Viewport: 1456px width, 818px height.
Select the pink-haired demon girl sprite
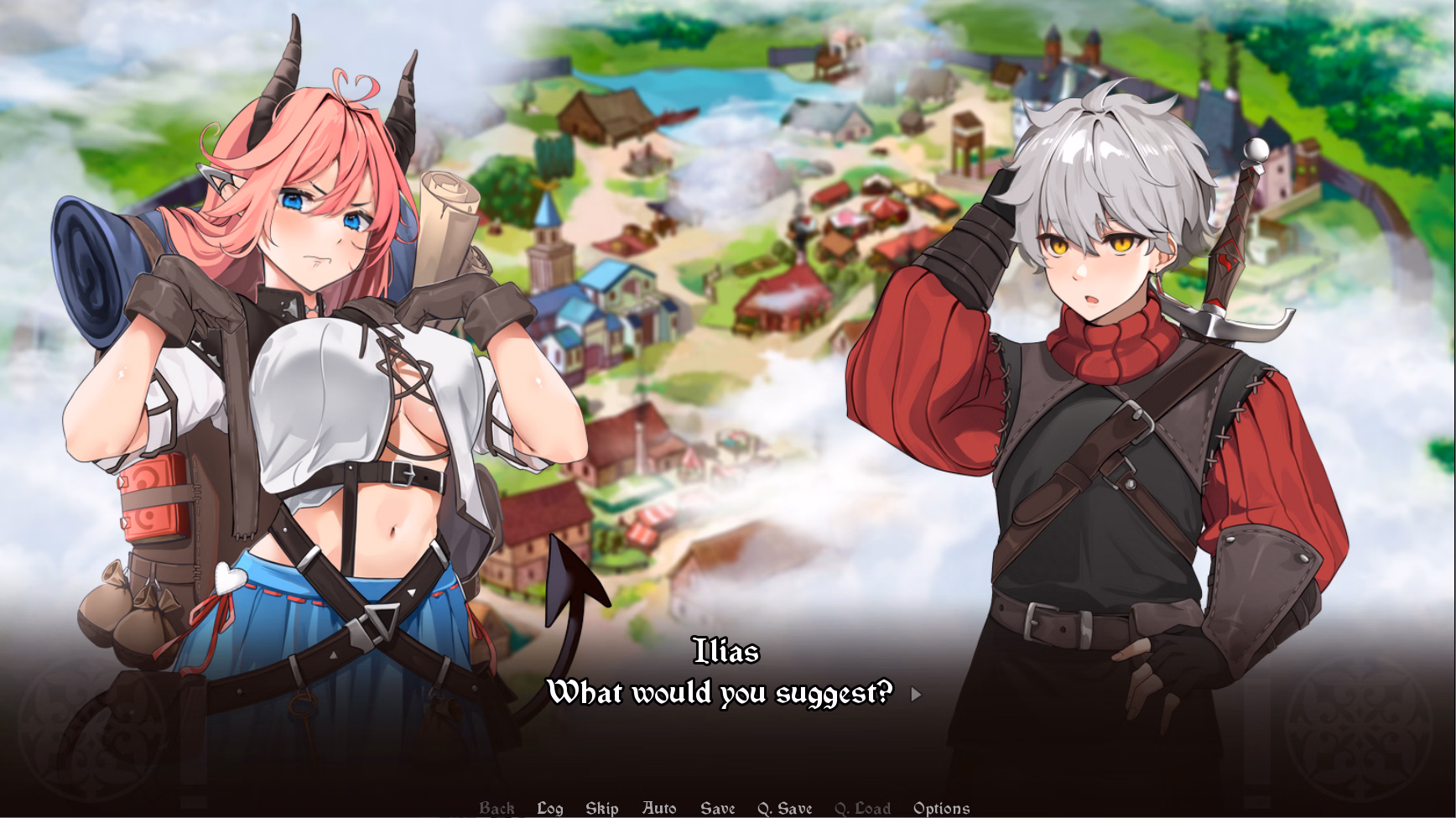[x=319, y=378]
